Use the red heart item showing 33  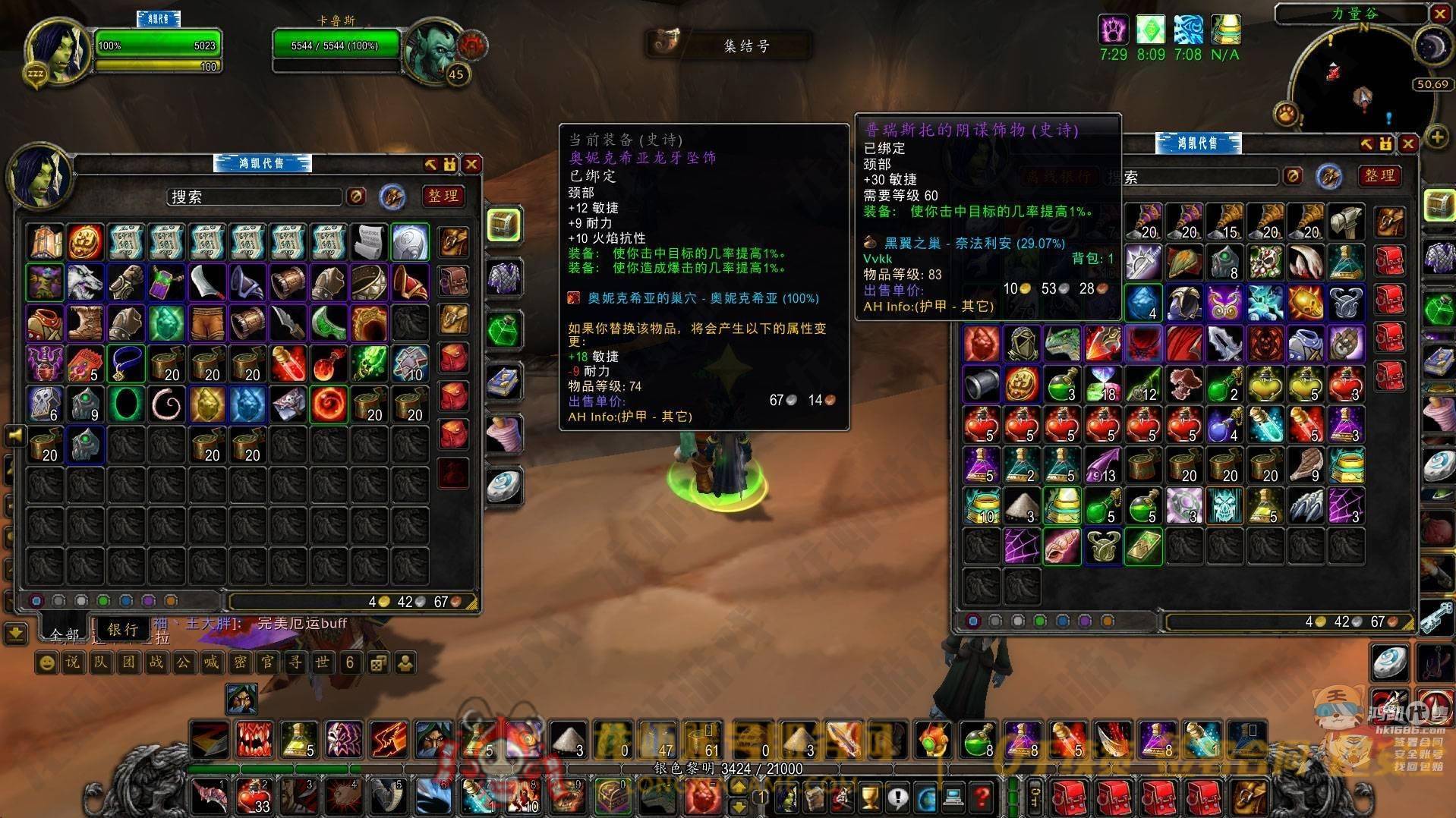click(254, 797)
